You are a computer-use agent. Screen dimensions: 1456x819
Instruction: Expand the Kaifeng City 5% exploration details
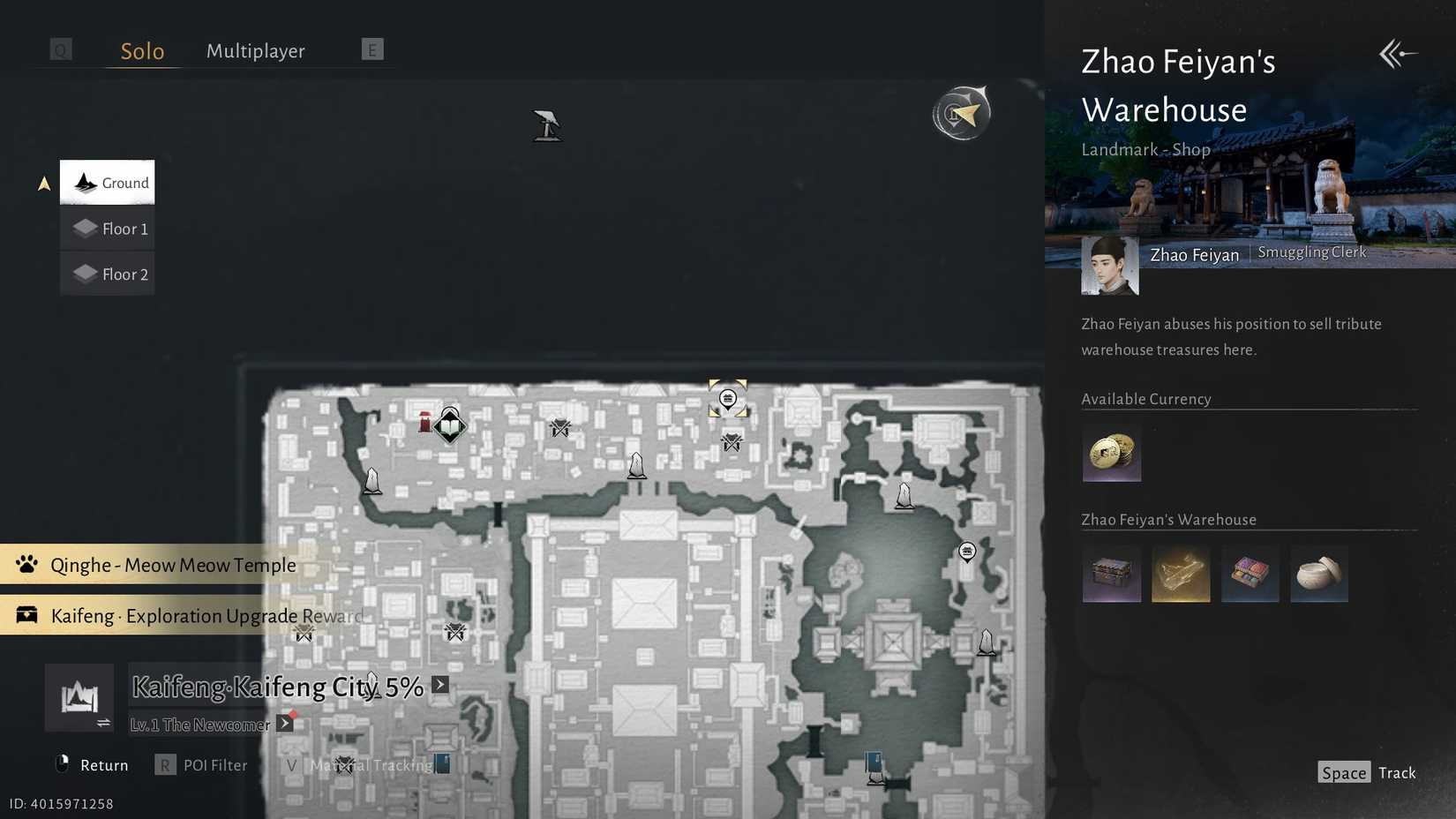439,685
